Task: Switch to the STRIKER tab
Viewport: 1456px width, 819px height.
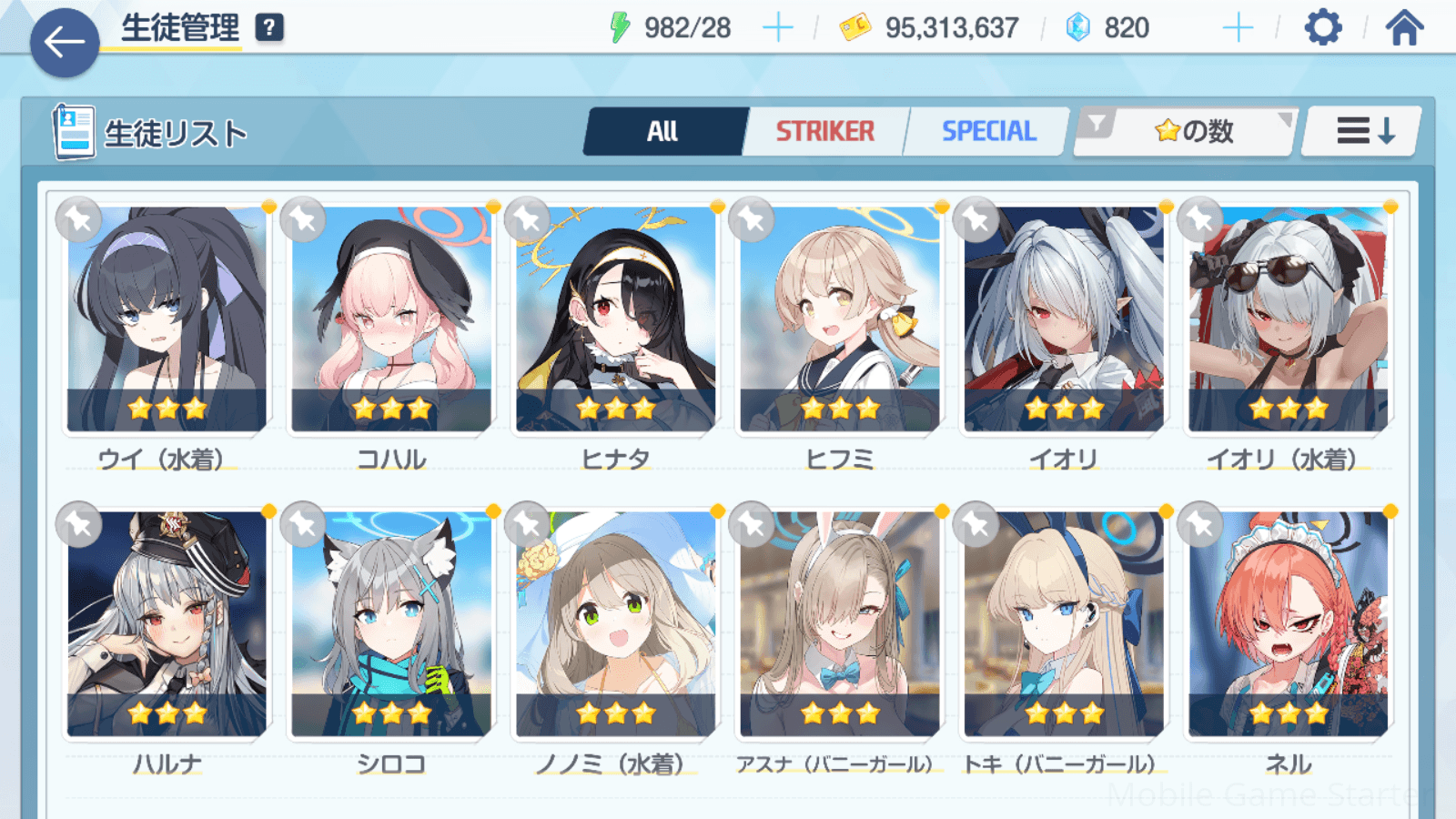Action: pos(824,132)
